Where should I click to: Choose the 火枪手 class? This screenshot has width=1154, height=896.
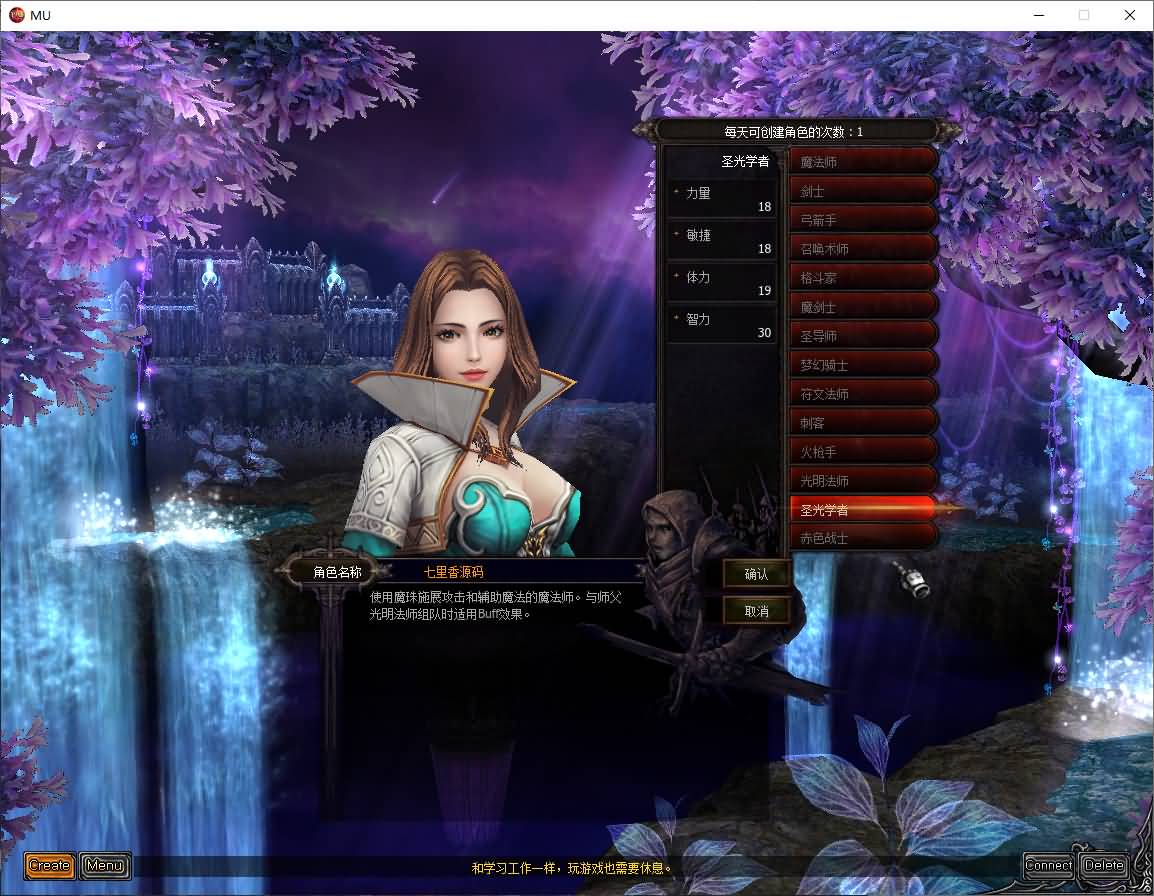coord(863,452)
